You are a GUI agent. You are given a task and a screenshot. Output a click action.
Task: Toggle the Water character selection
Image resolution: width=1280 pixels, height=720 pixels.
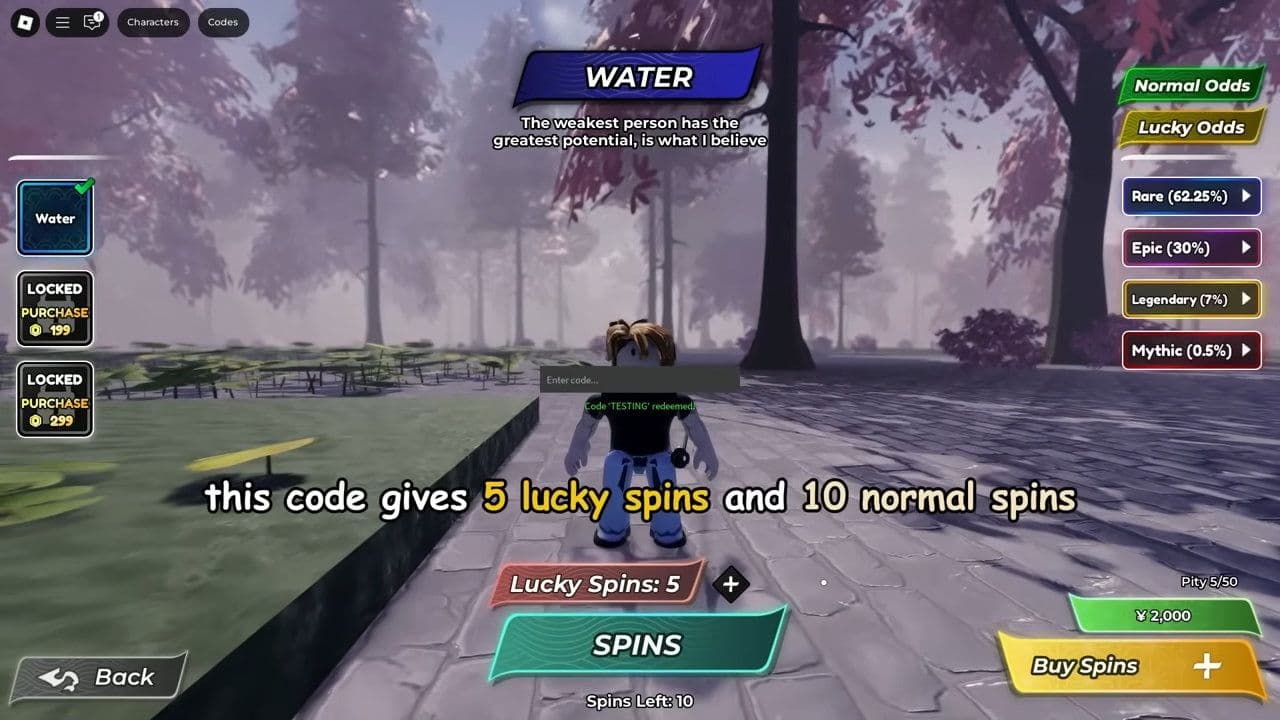point(54,218)
